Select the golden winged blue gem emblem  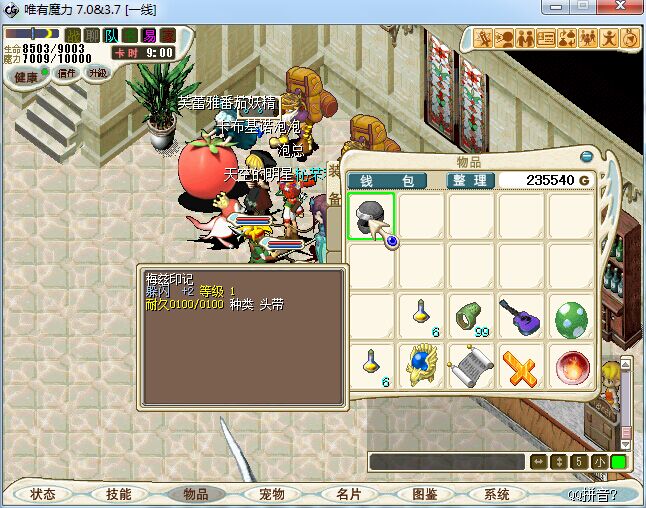pos(420,366)
